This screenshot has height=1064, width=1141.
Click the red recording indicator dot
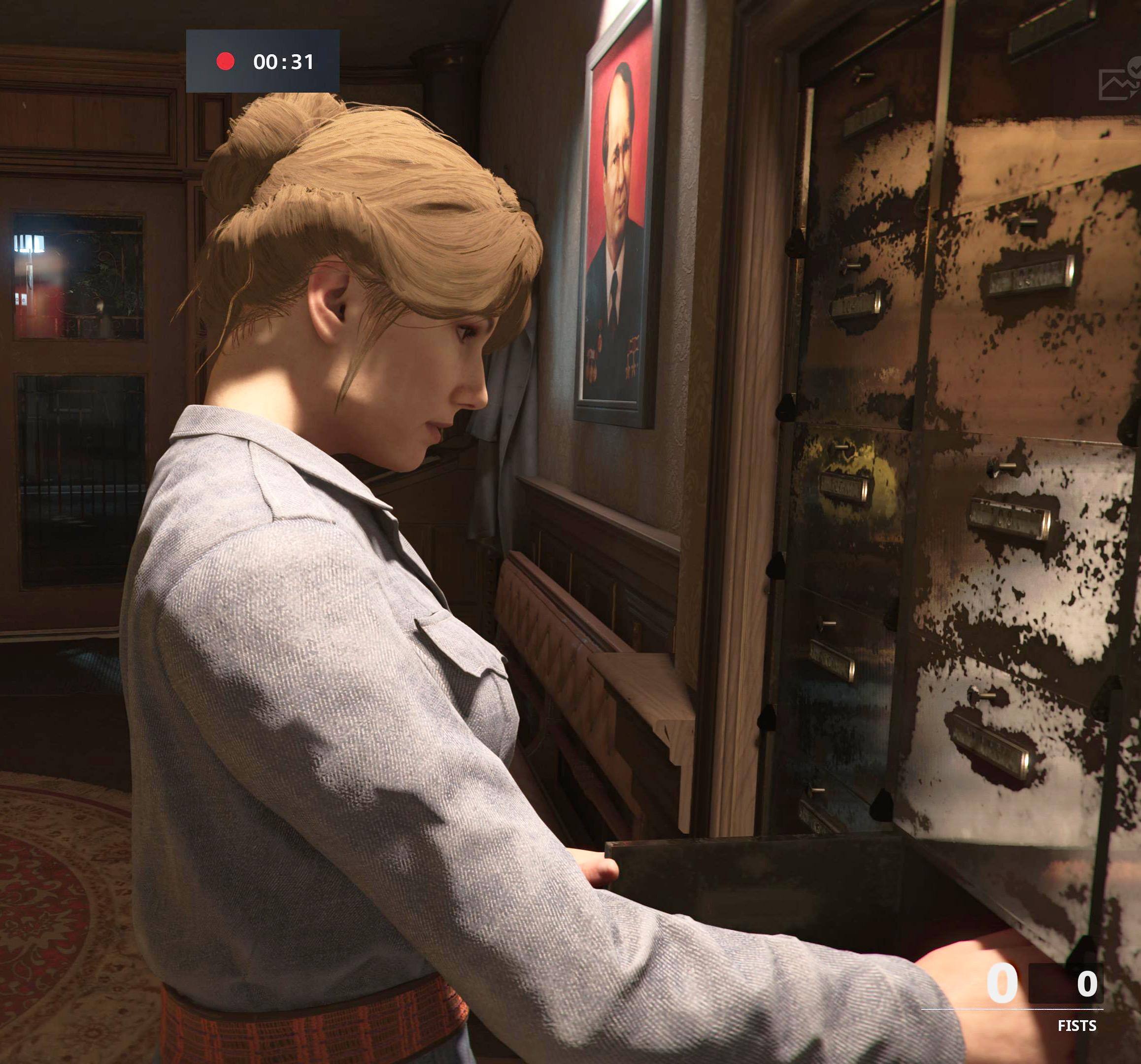(225, 62)
